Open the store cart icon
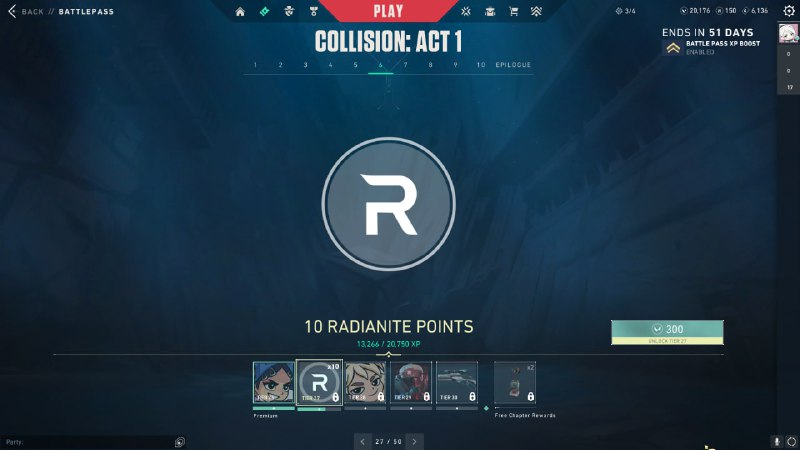800x450 pixels. tap(513, 11)
